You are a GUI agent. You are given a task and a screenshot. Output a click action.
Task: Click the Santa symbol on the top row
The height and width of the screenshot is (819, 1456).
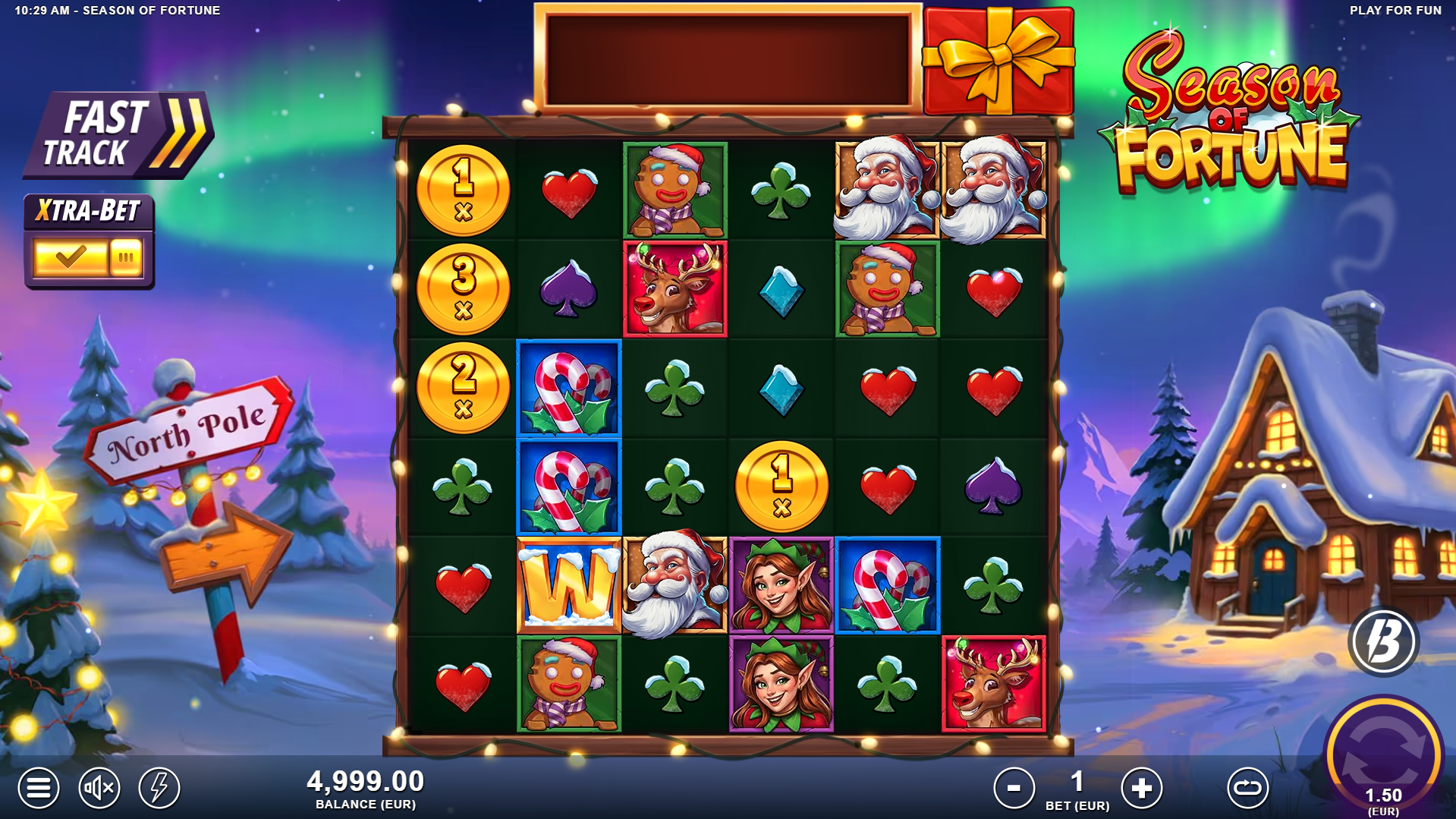(888, 191)
